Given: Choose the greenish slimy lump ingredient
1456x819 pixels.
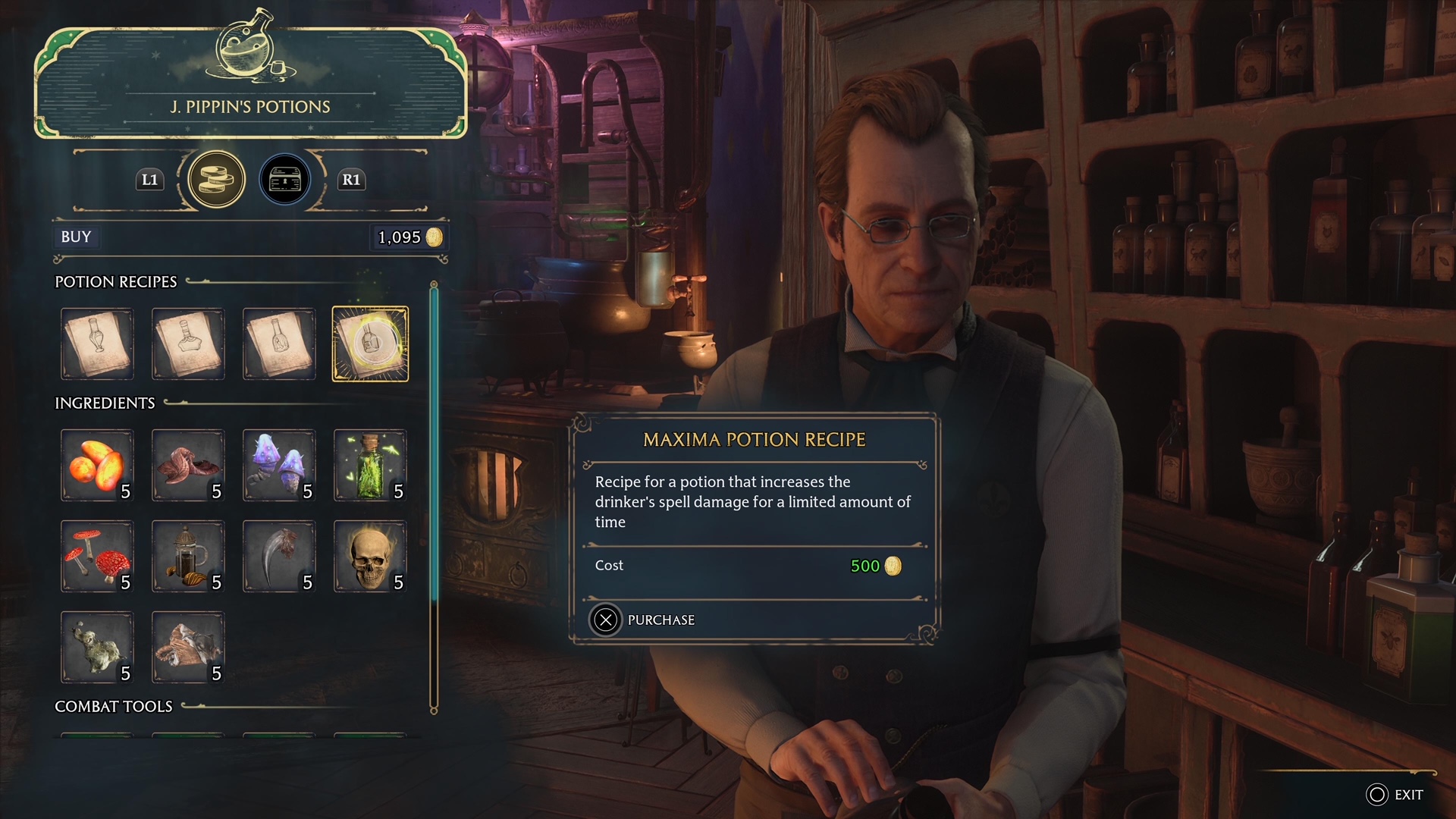Looking at the screenshot, I should coord(97,647).
